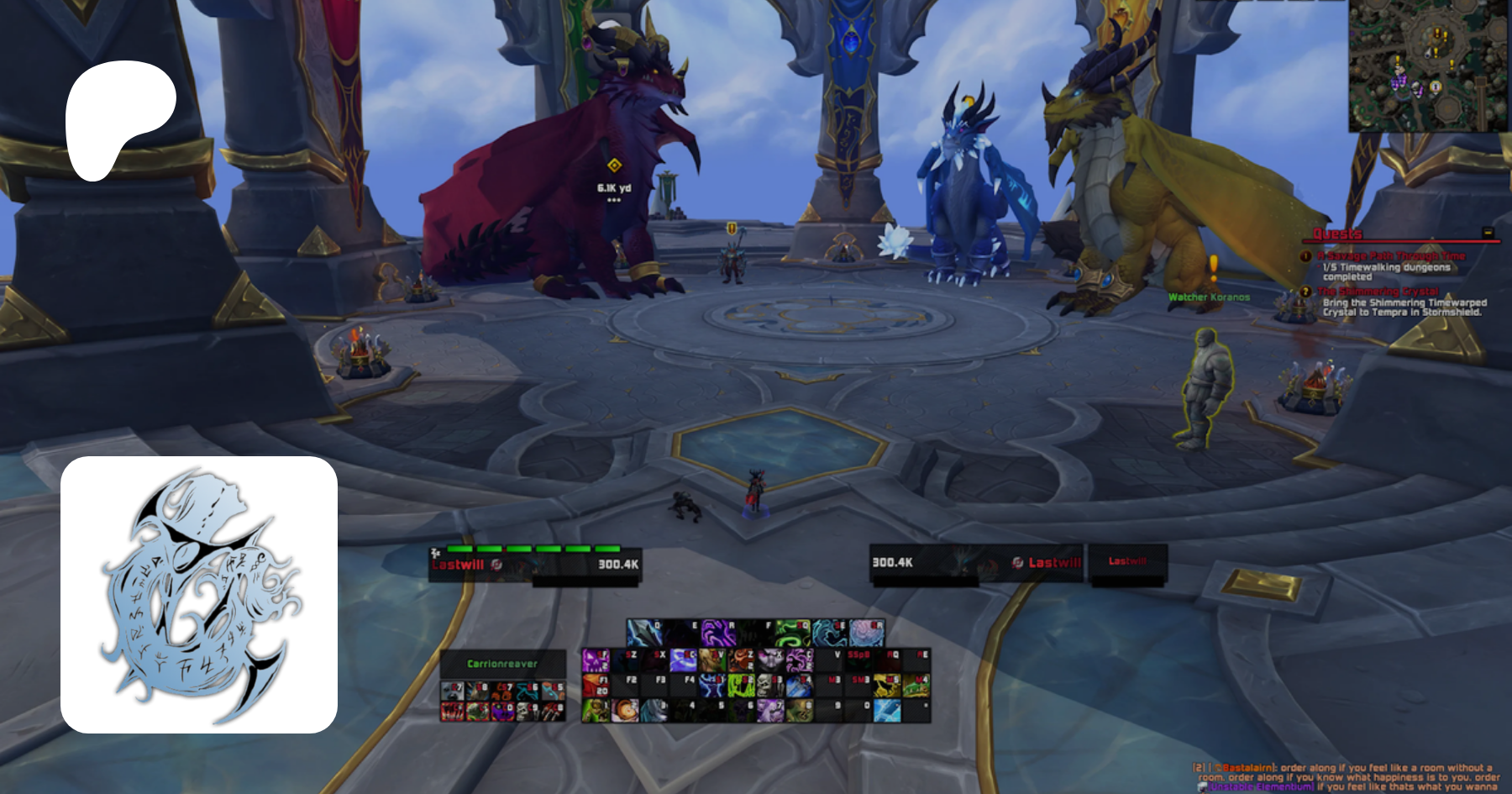This screenshot has width=1512, height=794.
Task: Activate the orange fire swirl ability
Action: coord(624,711)
